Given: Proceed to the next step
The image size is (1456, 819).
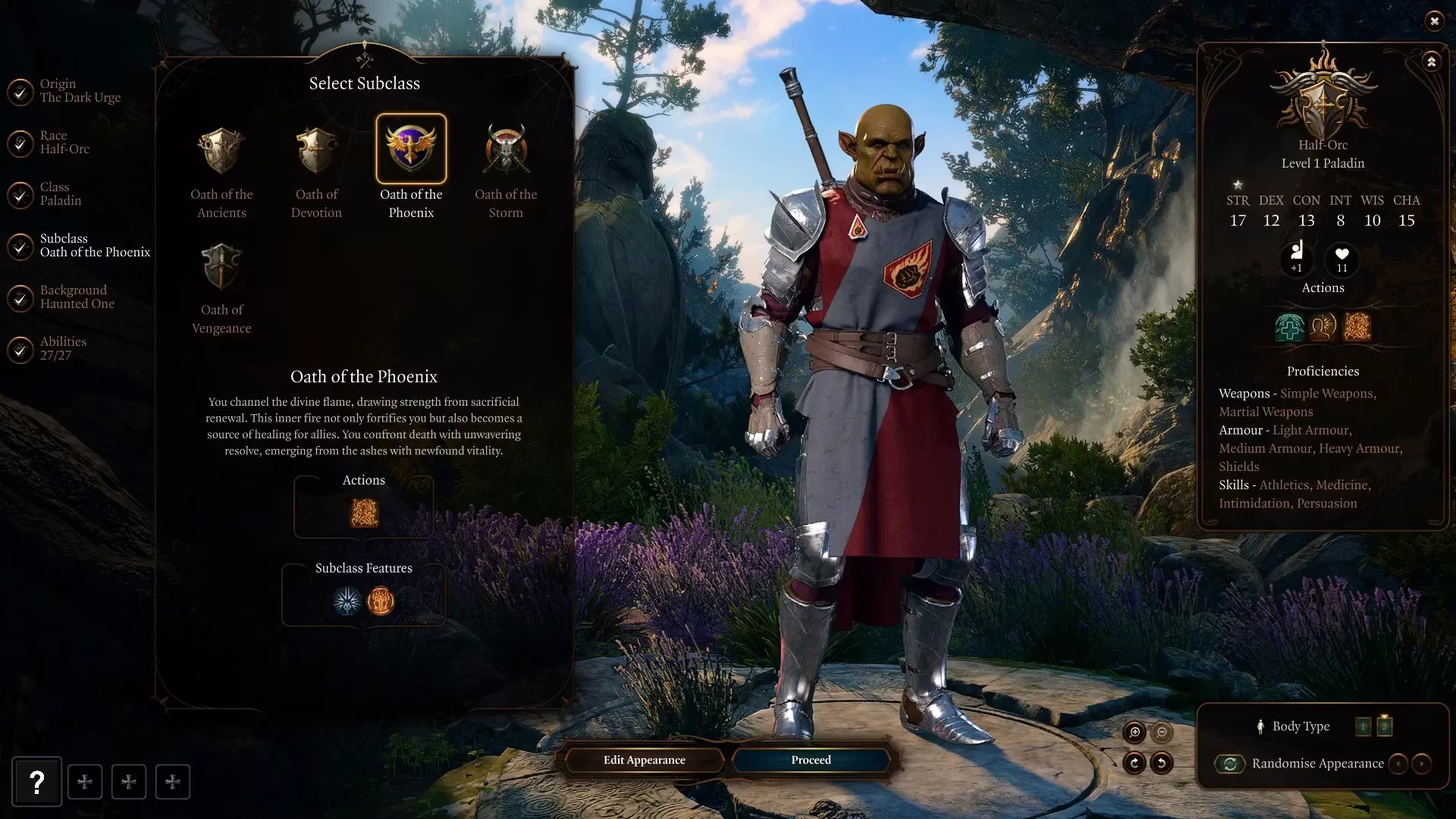Looking at the screenshot, I should click(x=811, y=760).
